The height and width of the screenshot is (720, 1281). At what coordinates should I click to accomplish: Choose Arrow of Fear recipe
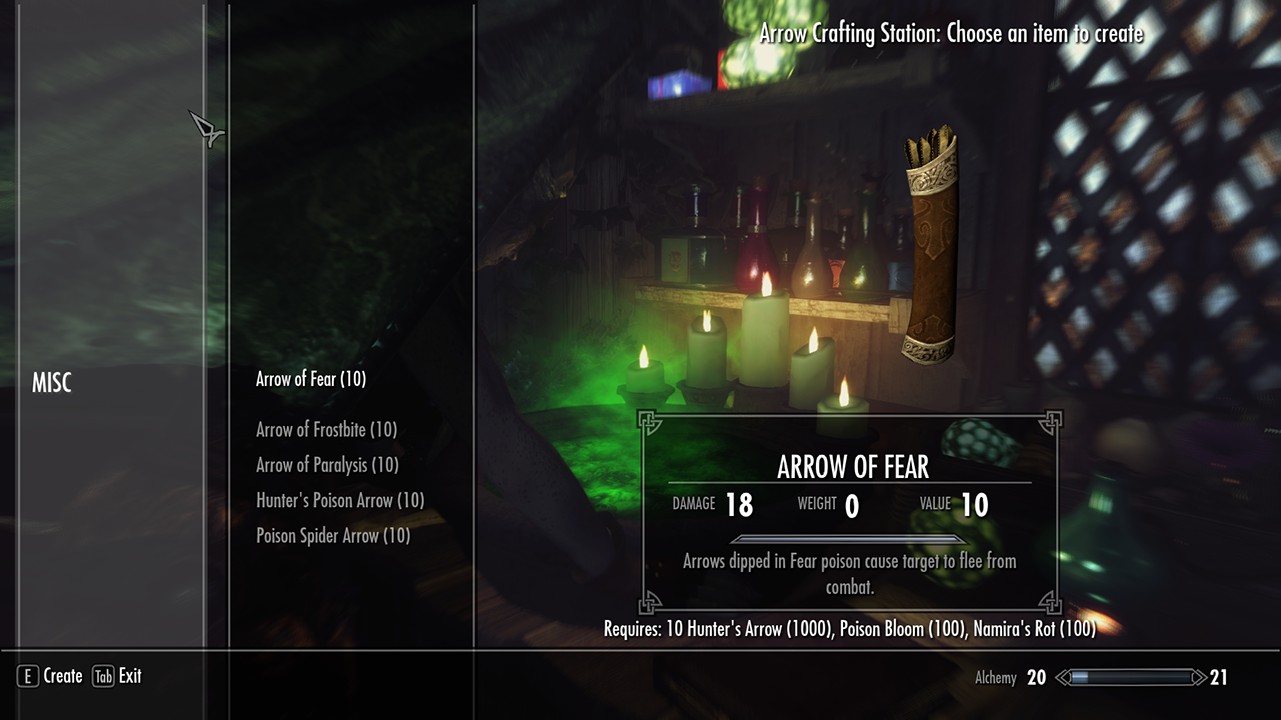(311, 379)
